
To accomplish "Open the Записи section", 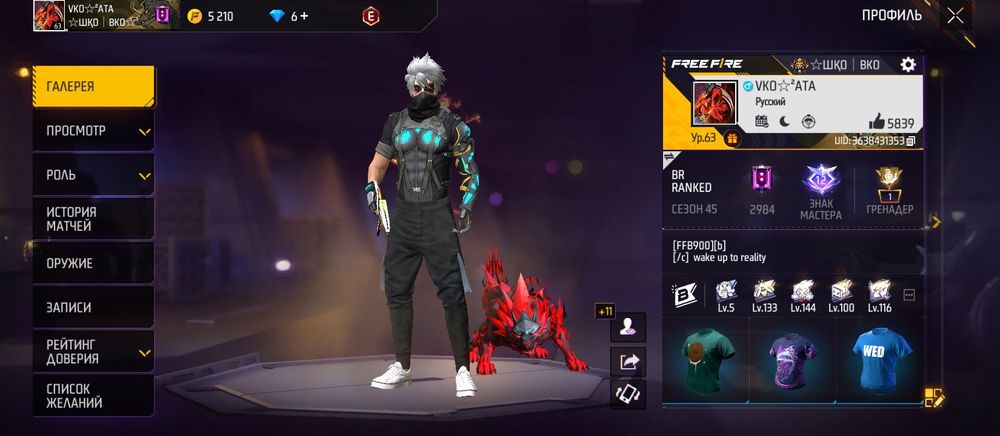I will click(92, 307).
